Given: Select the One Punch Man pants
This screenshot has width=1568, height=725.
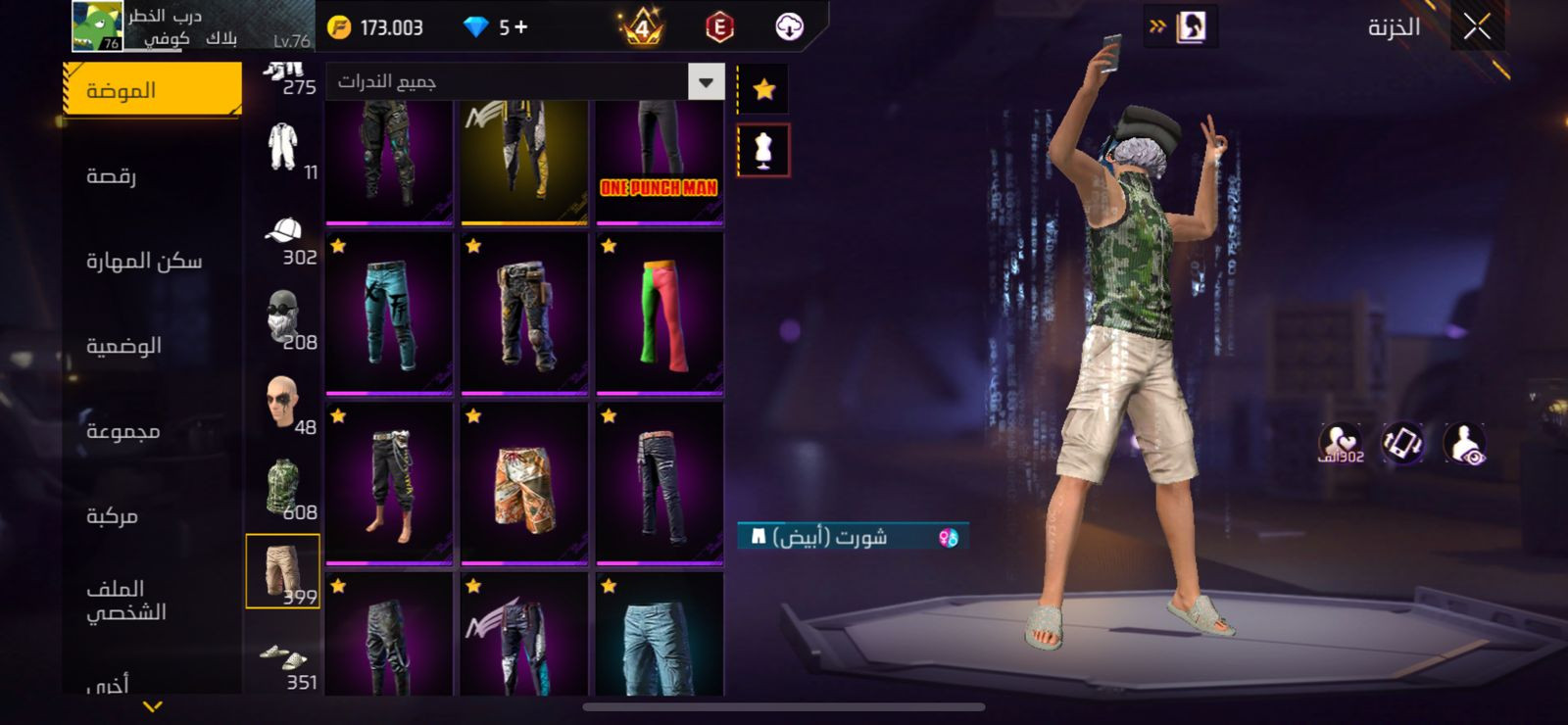Looking at the screenshot, I should coord(660,162).
